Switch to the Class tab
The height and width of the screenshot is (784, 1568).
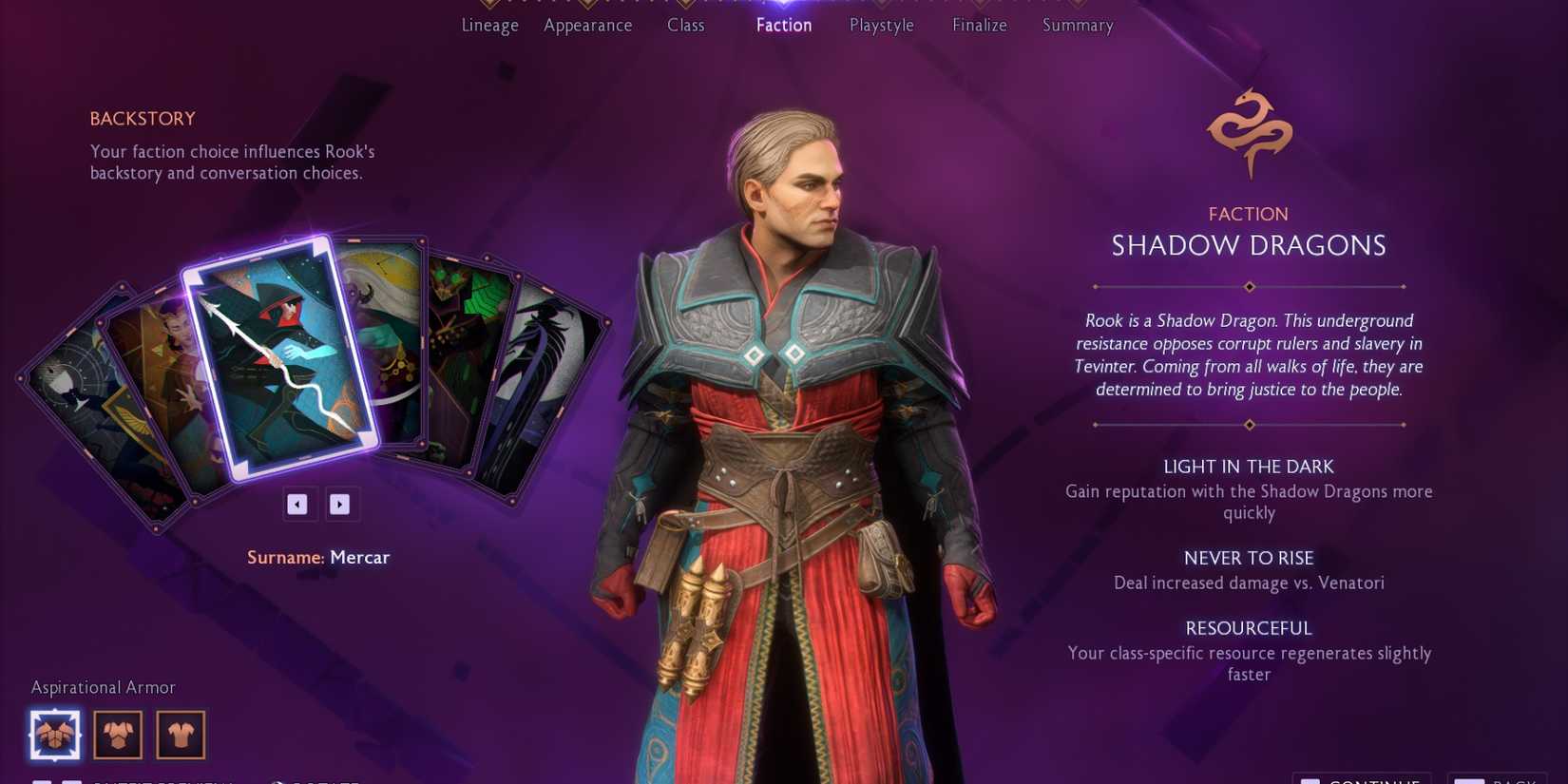(685, 25)
